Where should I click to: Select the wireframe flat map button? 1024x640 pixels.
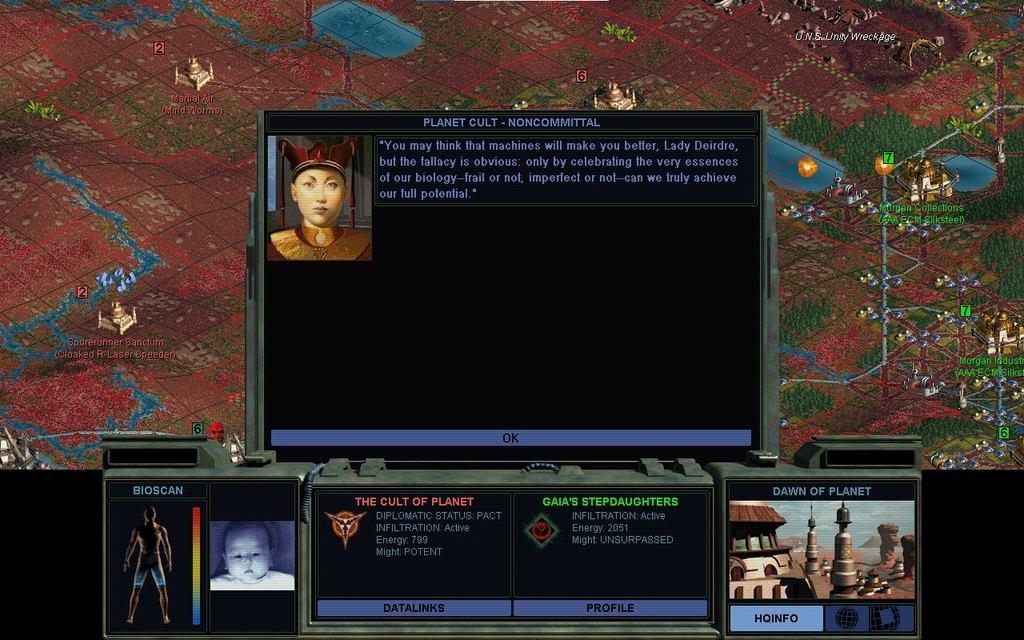(x=884, y=618)
